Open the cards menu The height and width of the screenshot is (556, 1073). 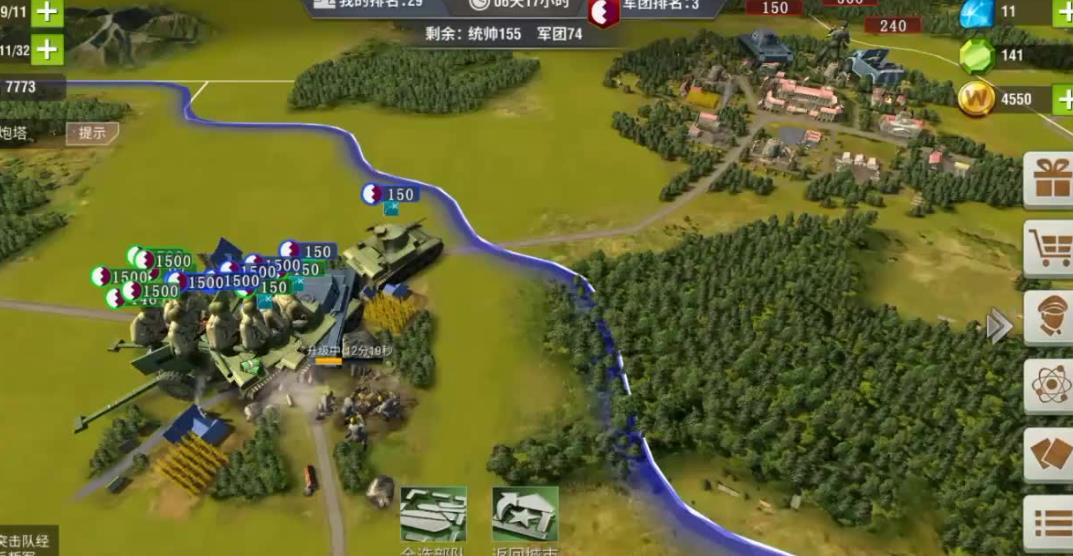click(1051, 455)
